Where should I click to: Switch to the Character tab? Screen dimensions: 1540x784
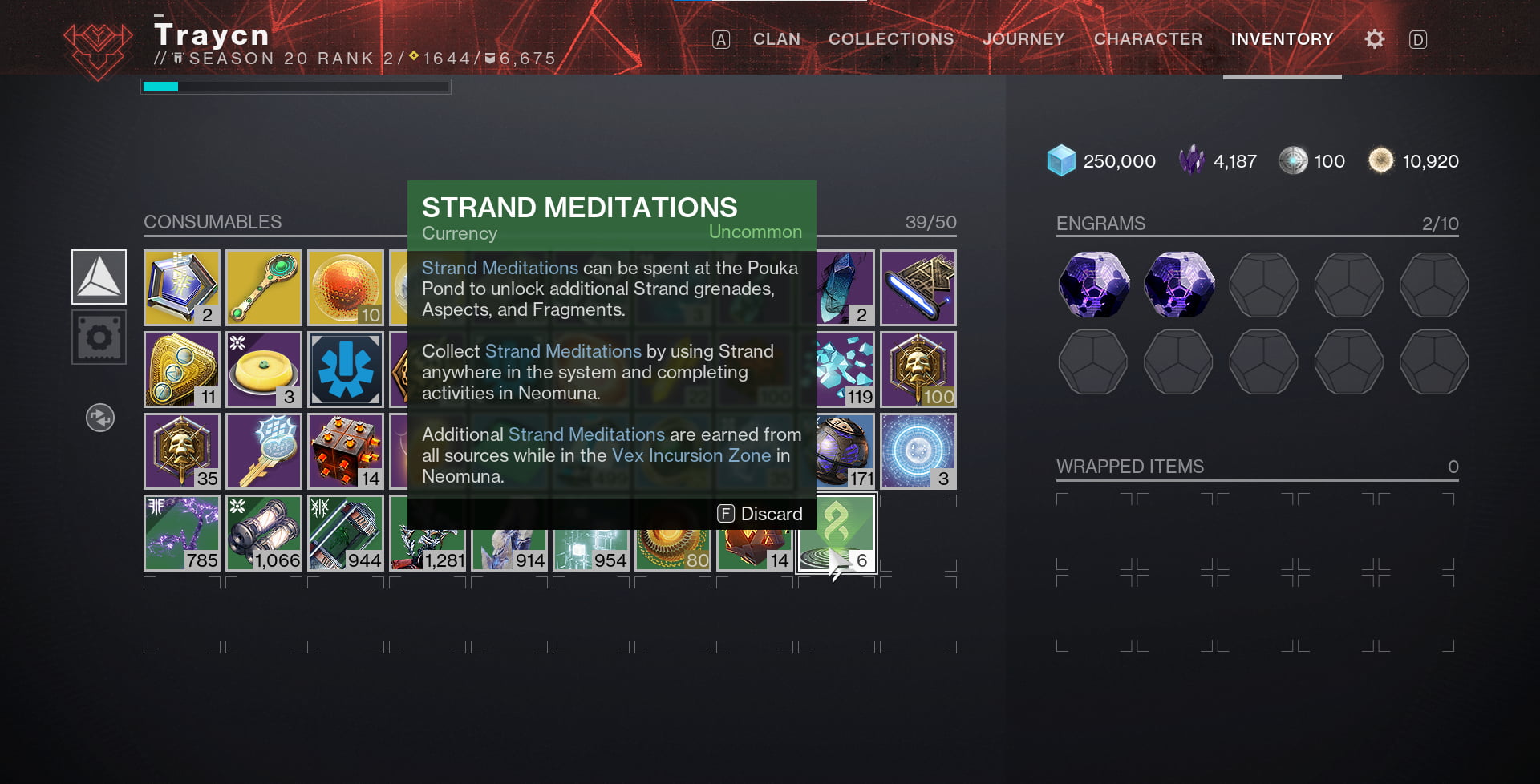1148,38
